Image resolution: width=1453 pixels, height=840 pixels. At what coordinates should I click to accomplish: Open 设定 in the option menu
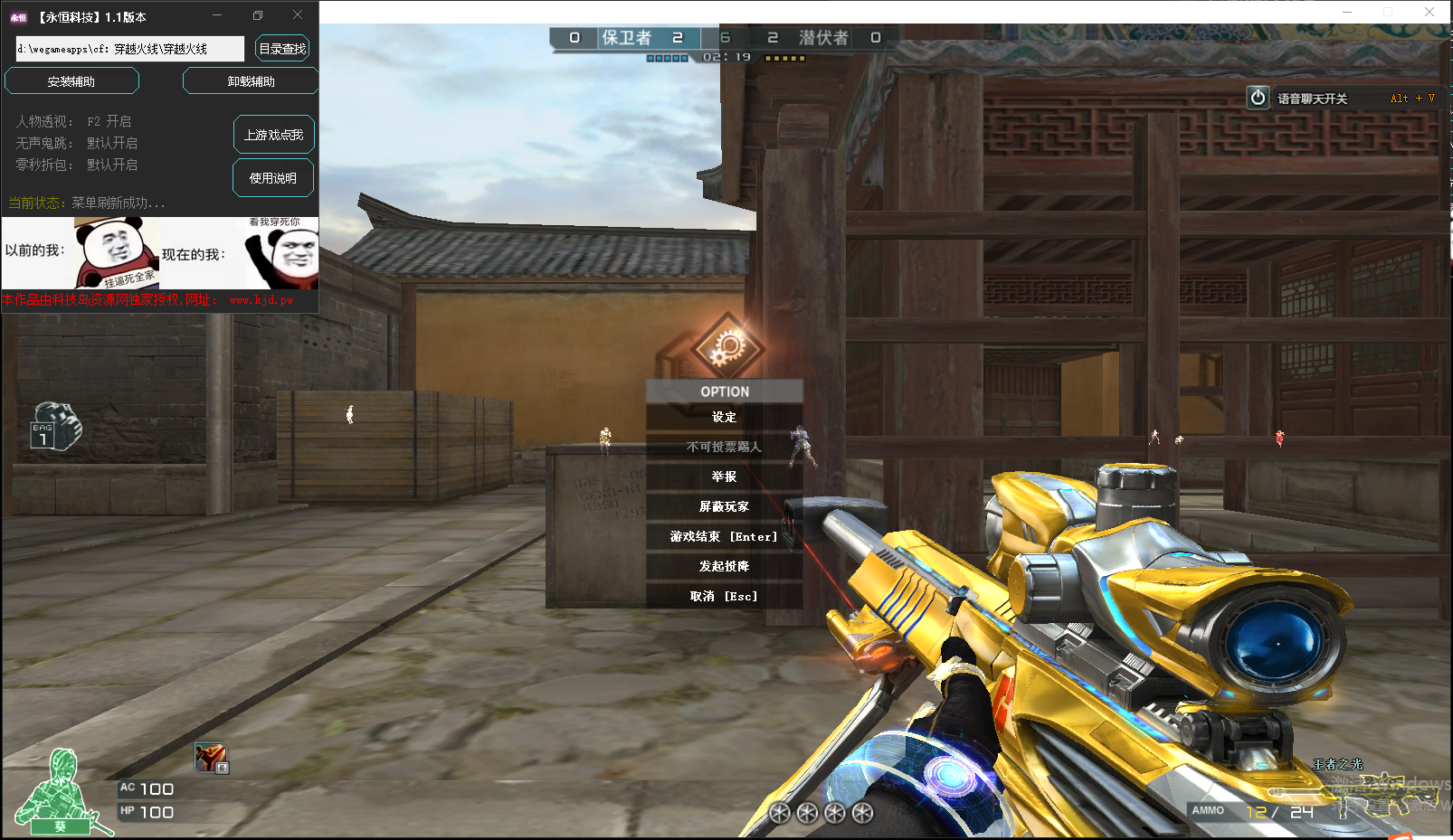click(724, 417)
